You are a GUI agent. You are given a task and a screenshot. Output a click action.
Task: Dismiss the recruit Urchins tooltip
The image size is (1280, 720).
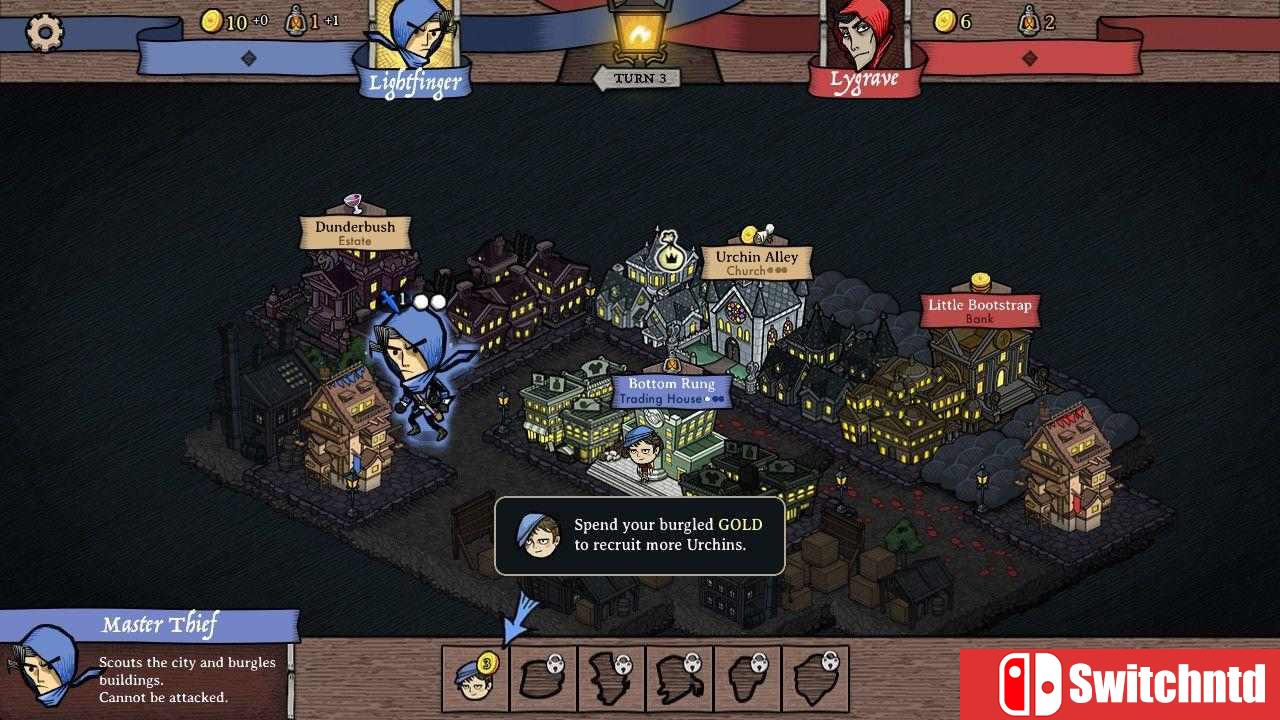pyautogui.click(x=639, y=536)
